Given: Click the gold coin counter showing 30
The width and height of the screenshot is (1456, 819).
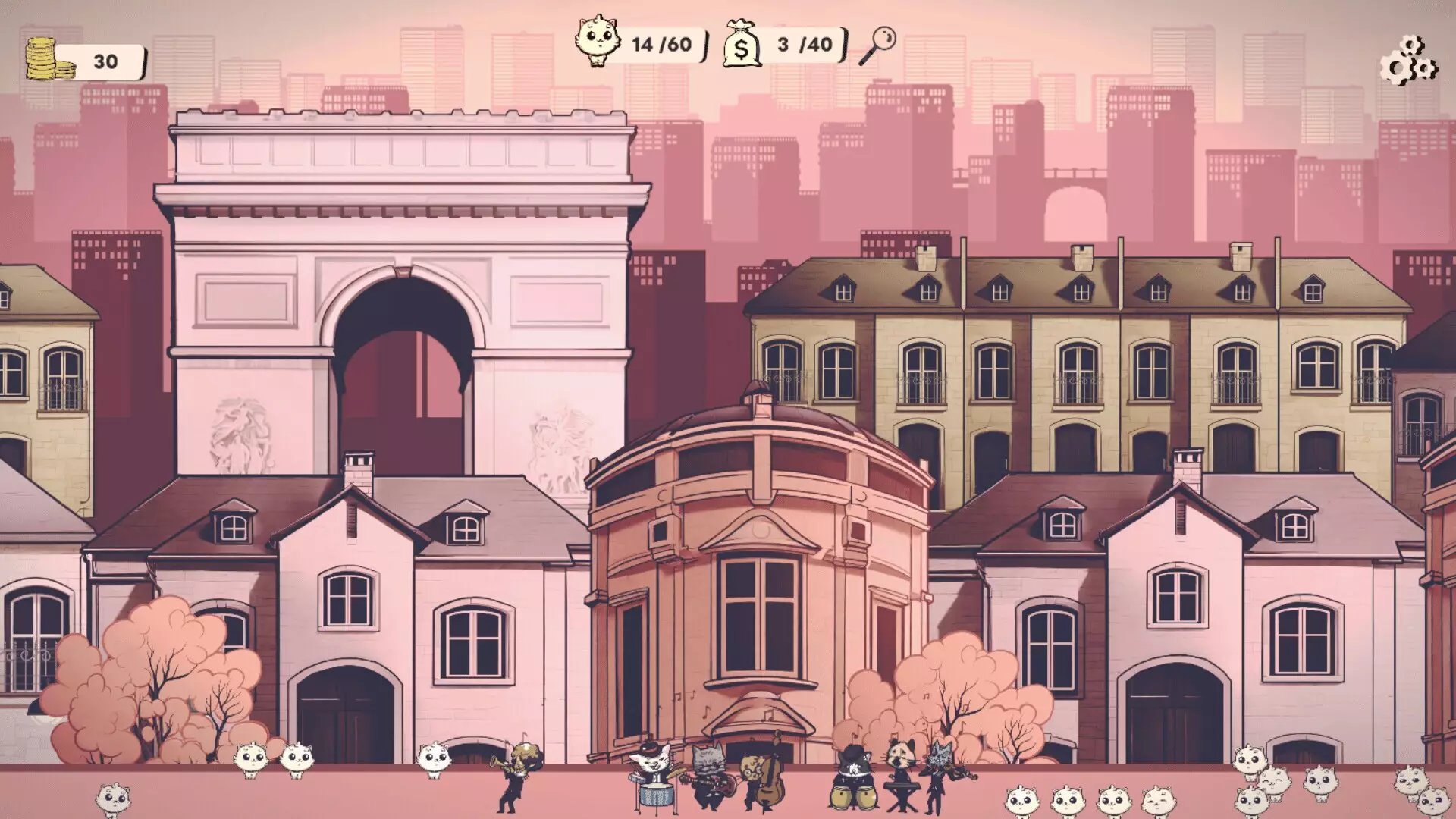Looking at the screenshot, I should tap(106, 58).
